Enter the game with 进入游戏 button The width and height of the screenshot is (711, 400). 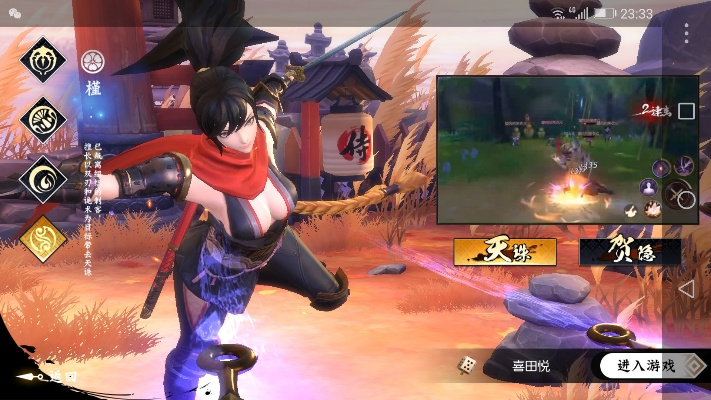click(645, 365)
